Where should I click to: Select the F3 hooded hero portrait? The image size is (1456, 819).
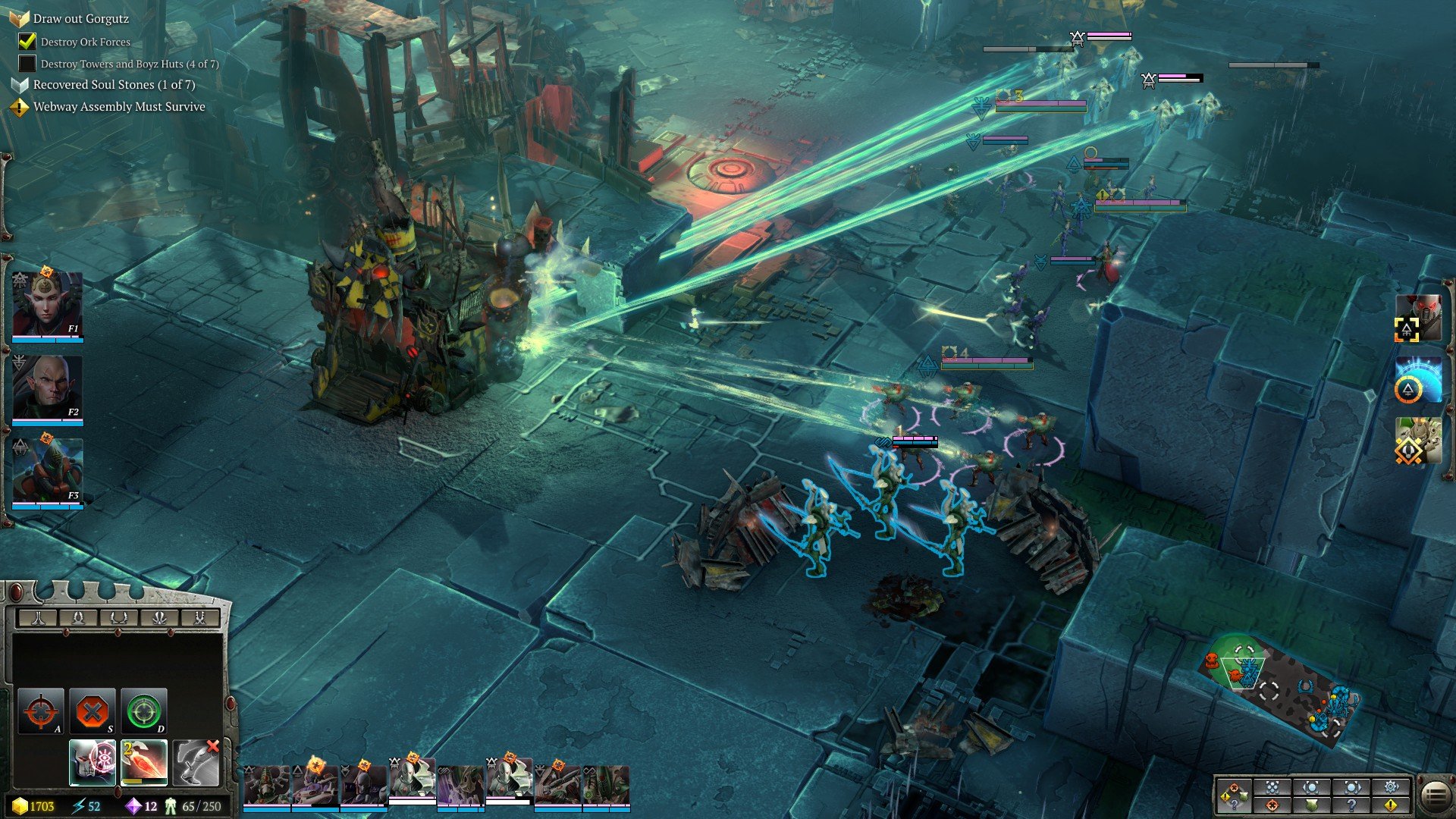(x=47, y=472)
